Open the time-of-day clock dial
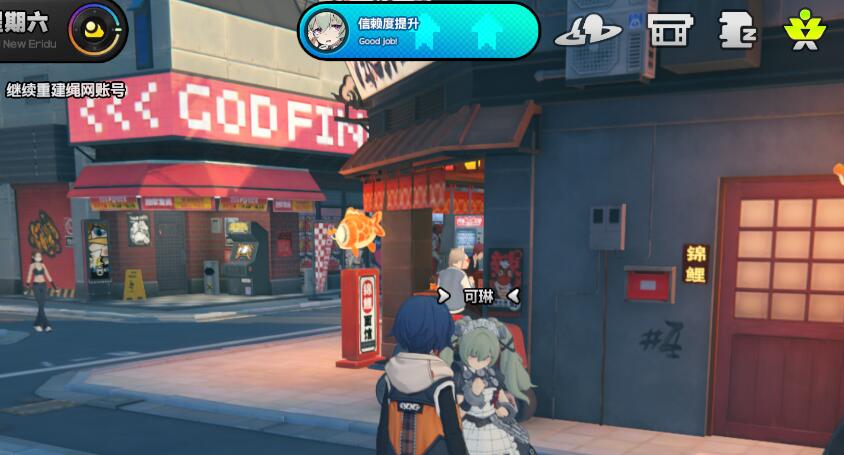Image resolution: width=844 pixels, height=455 pixels. pos(97,29)
